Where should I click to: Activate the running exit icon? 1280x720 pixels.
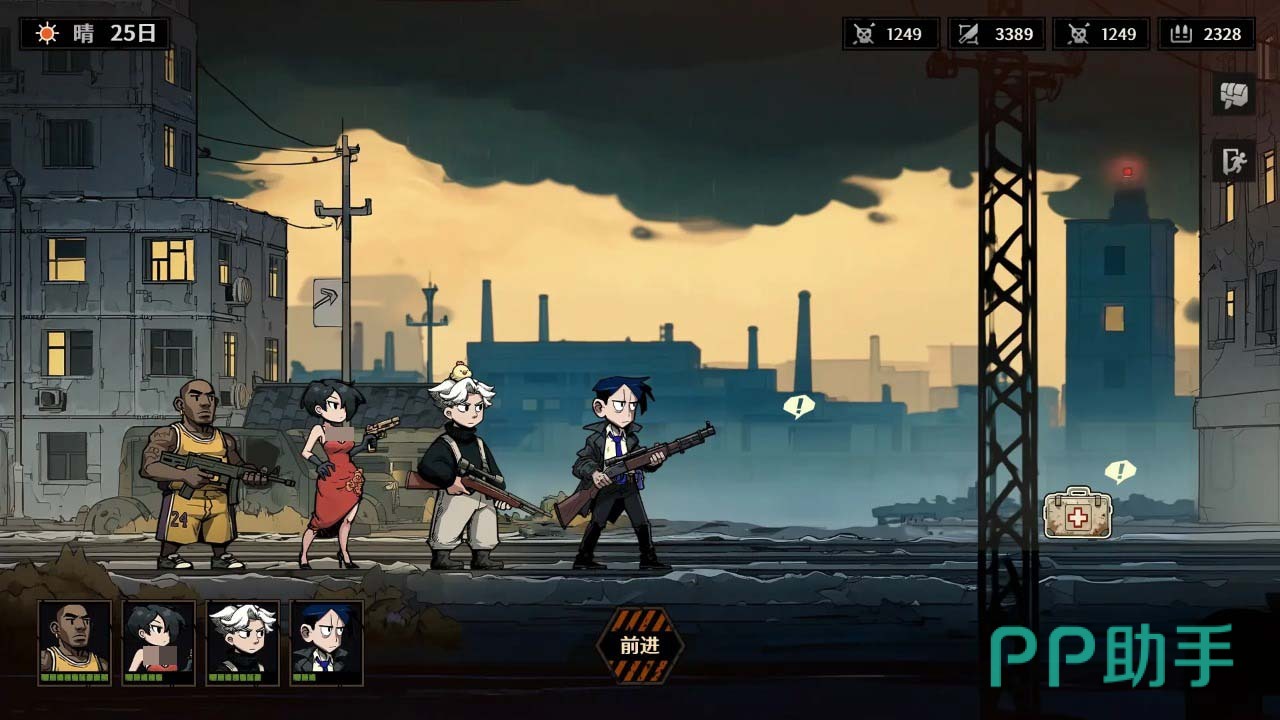pos(1234,160)
